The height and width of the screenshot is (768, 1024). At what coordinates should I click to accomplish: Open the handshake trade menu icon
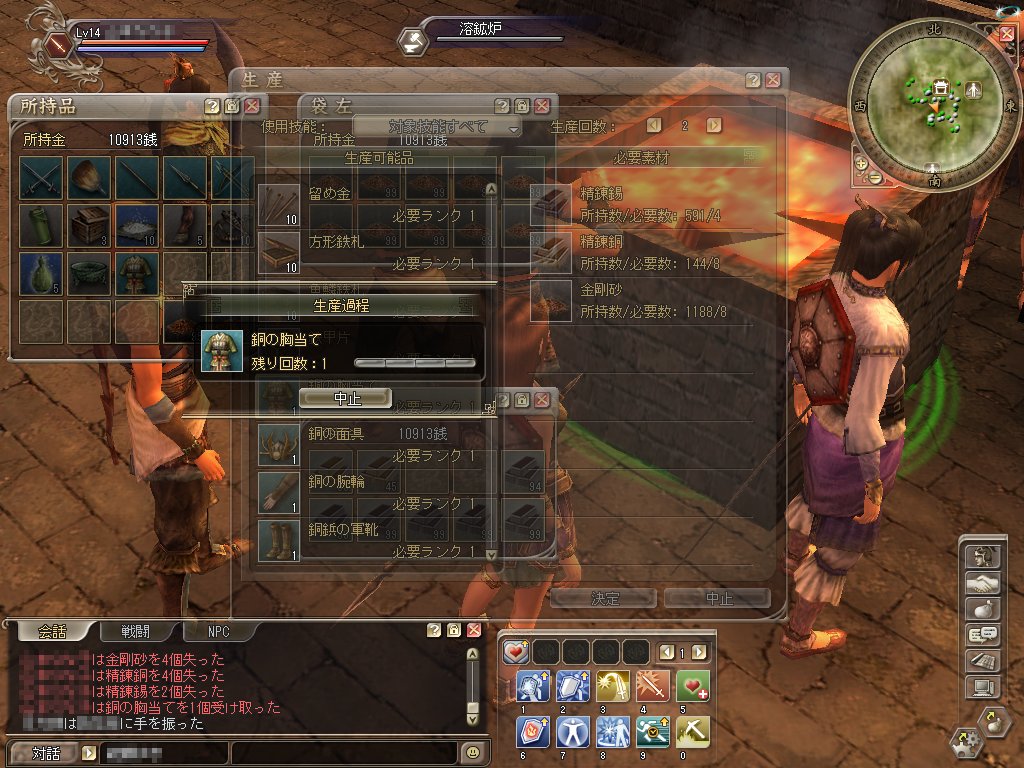(x=981, y=582)
